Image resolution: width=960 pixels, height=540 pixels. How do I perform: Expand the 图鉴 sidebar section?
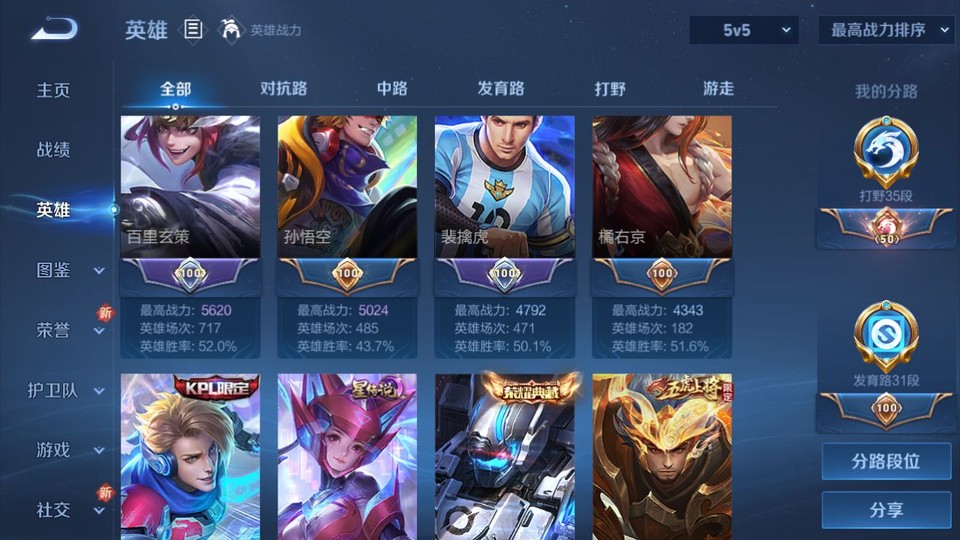pos(64,270)
